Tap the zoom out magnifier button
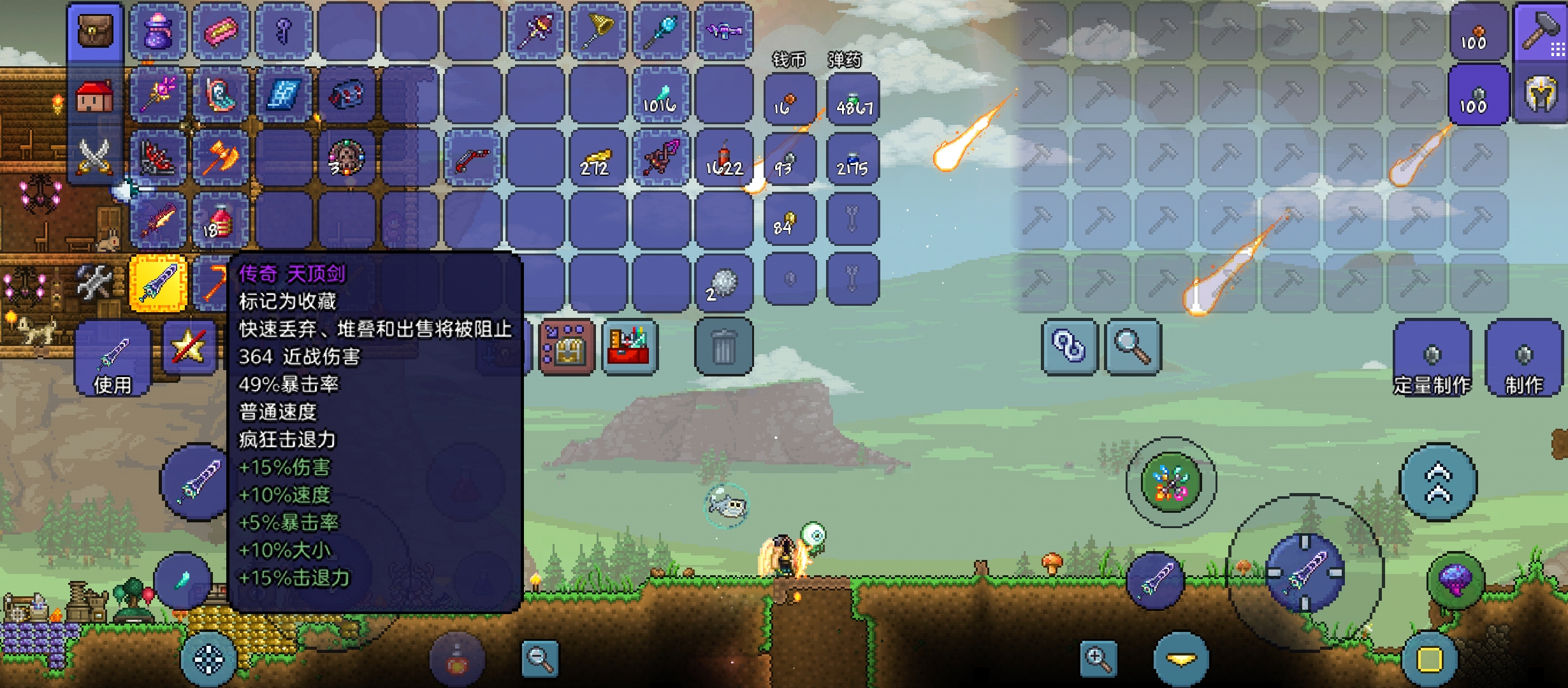The image size is (1568, 688). [x=540, y=659]
